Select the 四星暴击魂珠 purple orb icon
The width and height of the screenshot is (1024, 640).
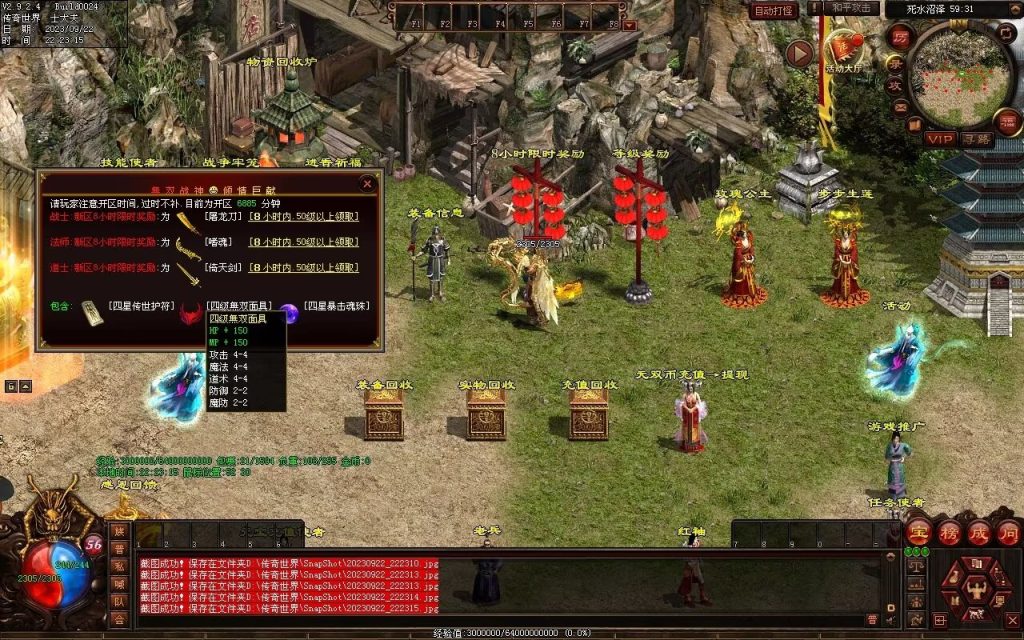289,313
